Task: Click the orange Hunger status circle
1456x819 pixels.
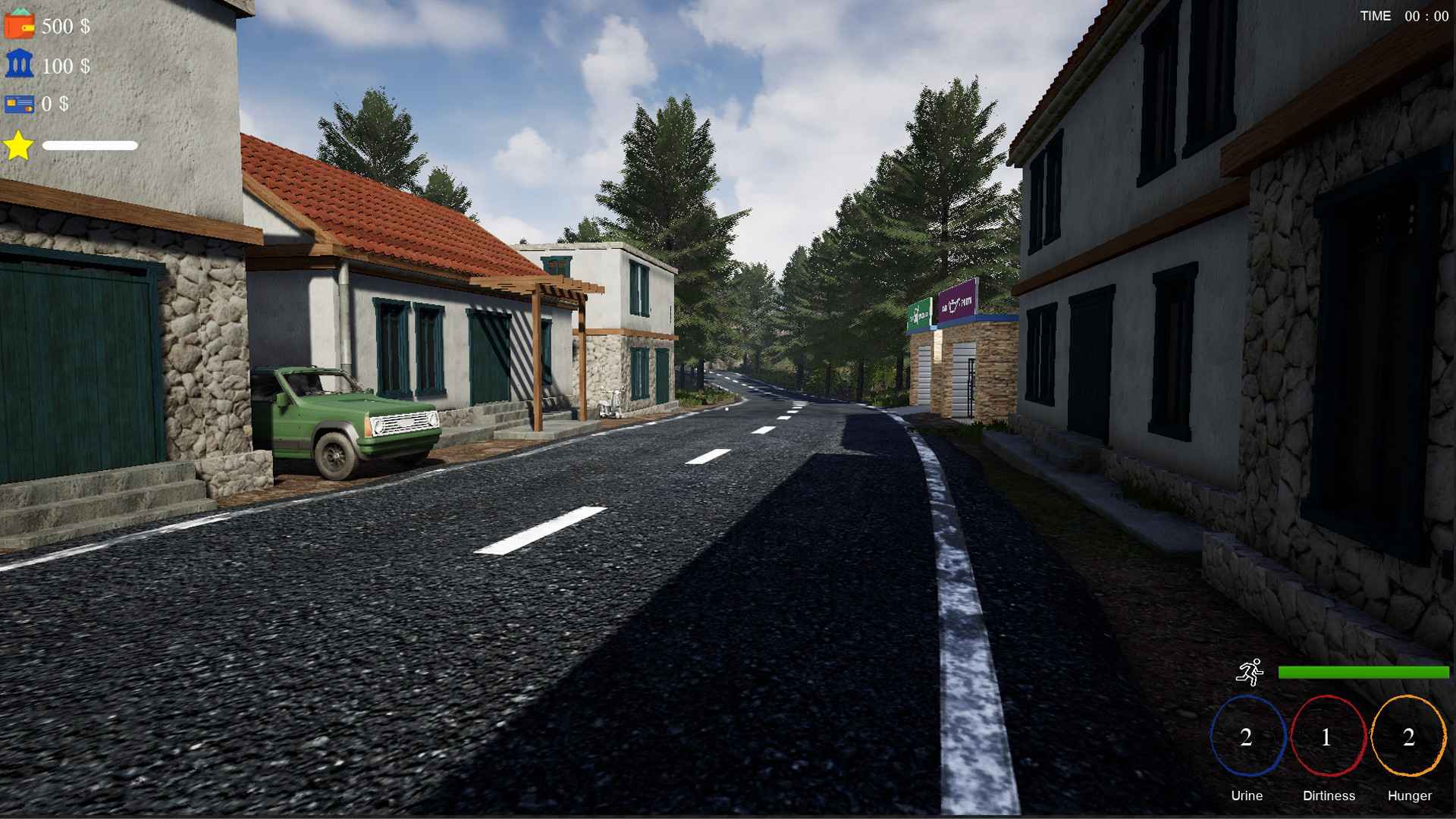Action: click(1408, 736)
